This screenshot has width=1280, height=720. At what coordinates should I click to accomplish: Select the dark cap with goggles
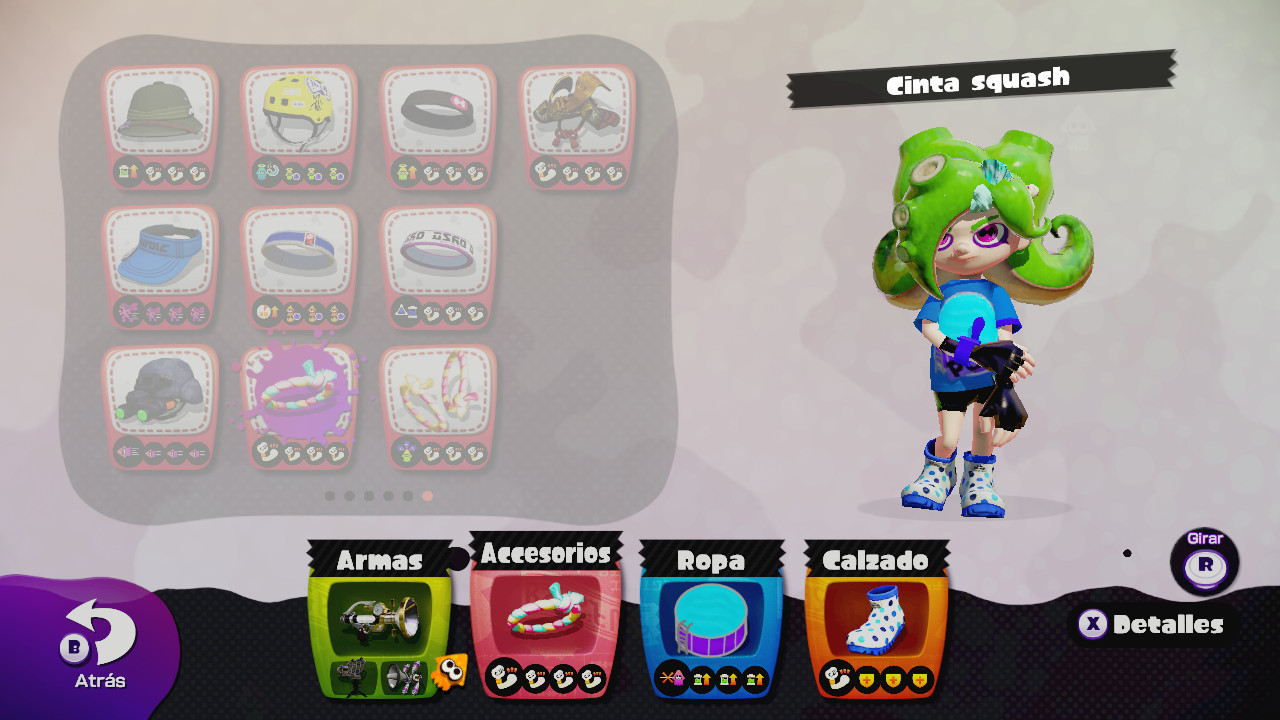tap(161, 394)
